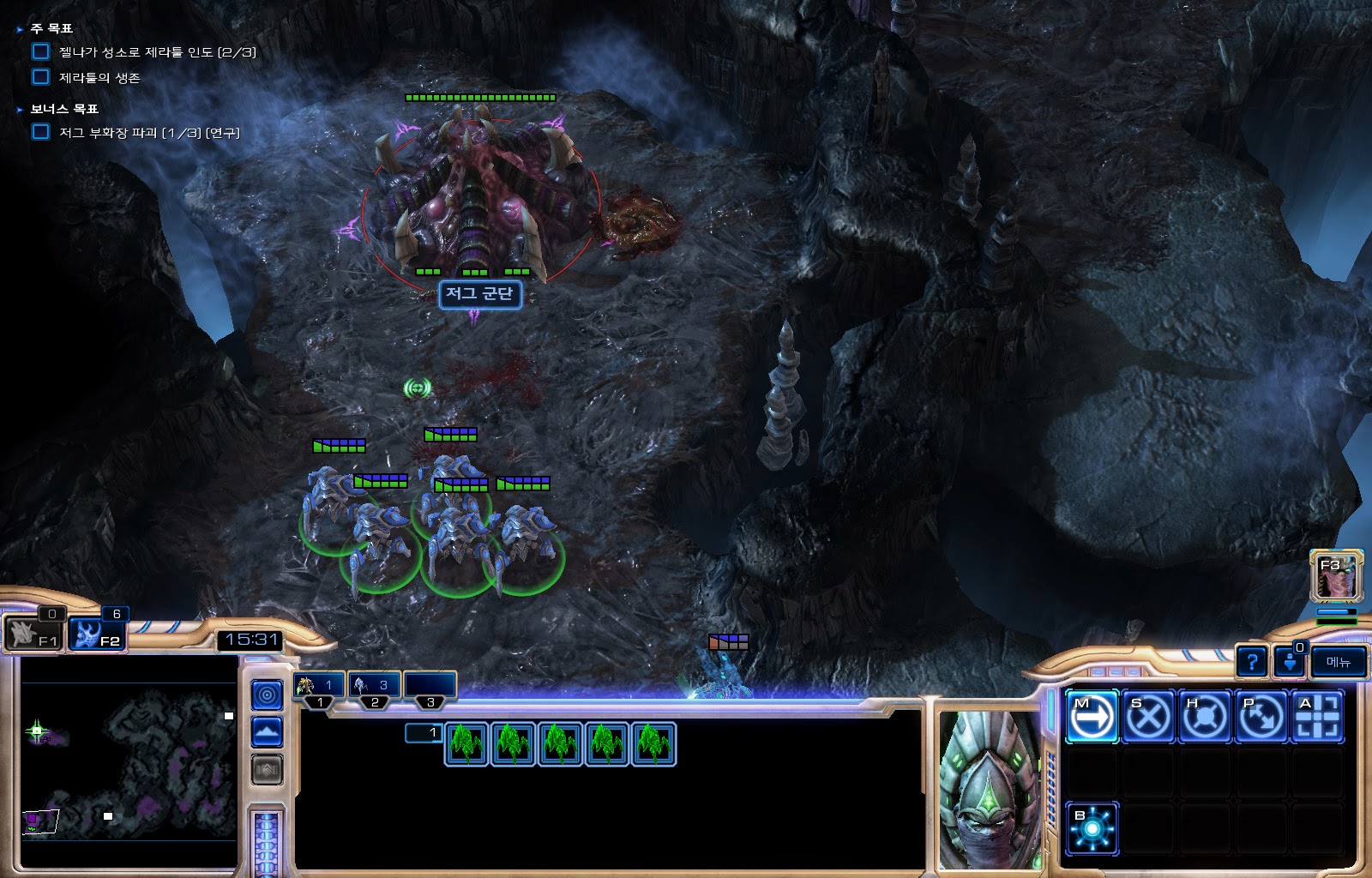The width and height of the screenshot is (1372, 878).
Task: Click the unit portrait in the console
Action: (x=989, y=789)
